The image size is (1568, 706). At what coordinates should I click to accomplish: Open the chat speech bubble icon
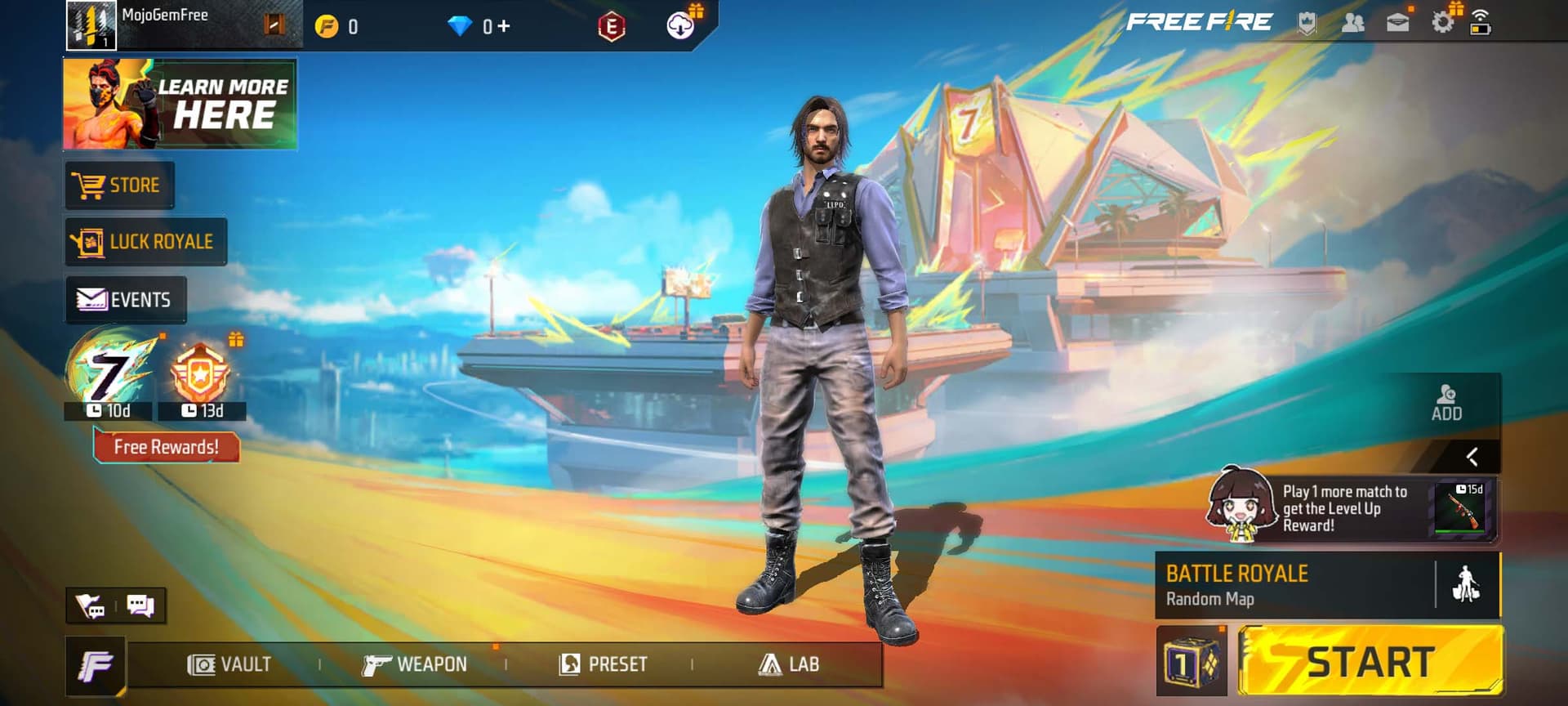click(x=140, y=605)
